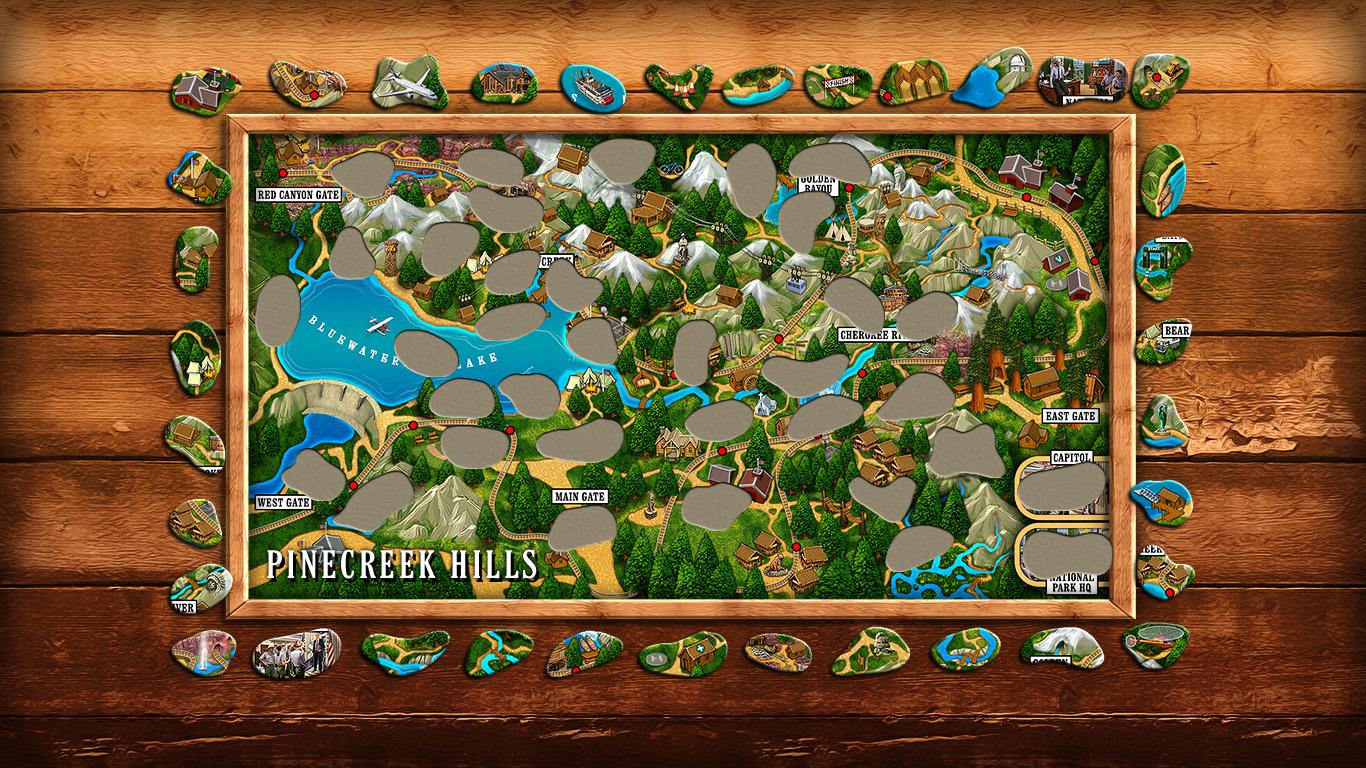Grab the red barn puzzle piece
Screen dimensions: 1366x768
[x=204, y=90]
